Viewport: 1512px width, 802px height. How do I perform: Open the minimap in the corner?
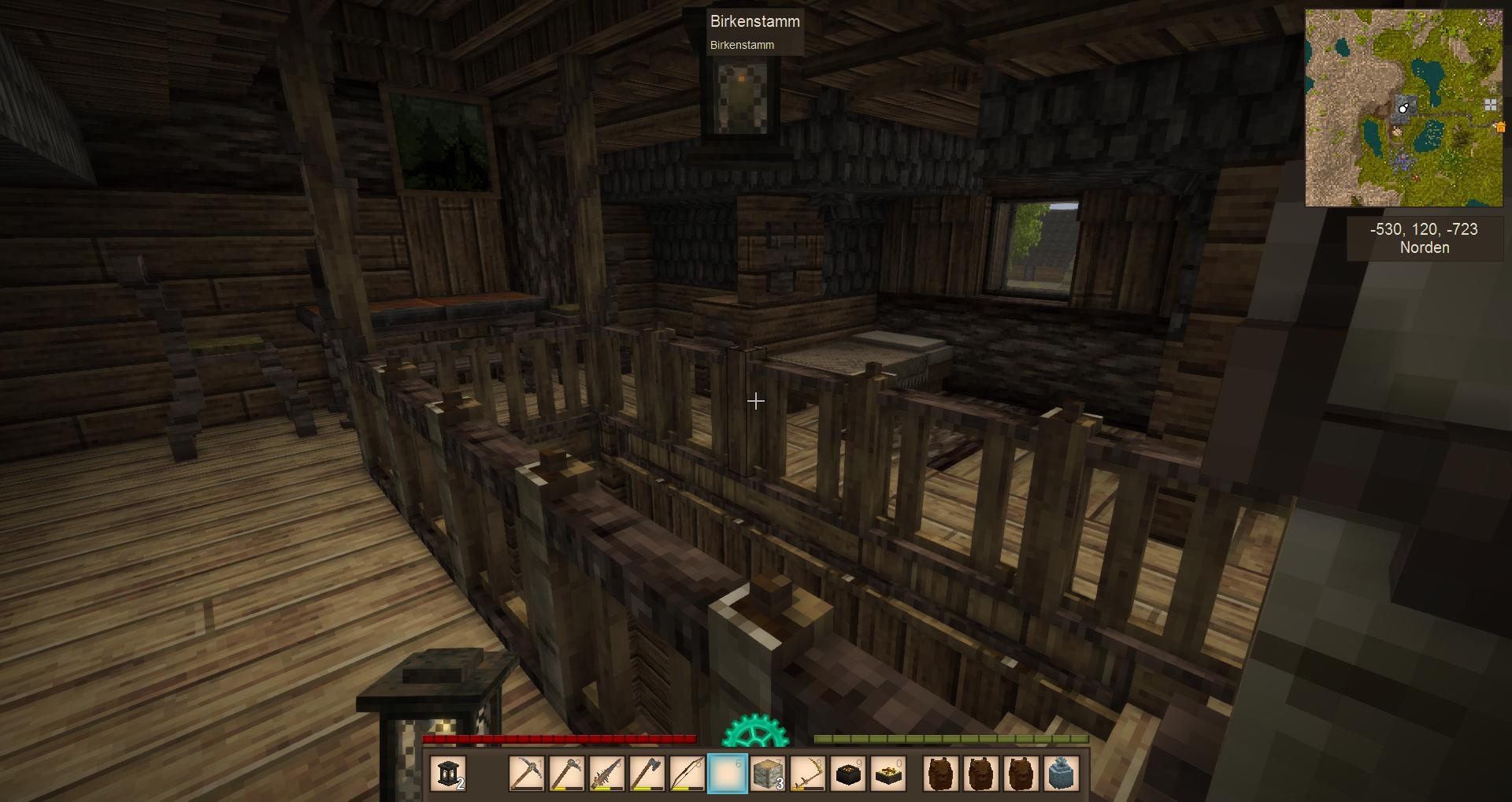pyautogui.click(x=1403, y=108)
